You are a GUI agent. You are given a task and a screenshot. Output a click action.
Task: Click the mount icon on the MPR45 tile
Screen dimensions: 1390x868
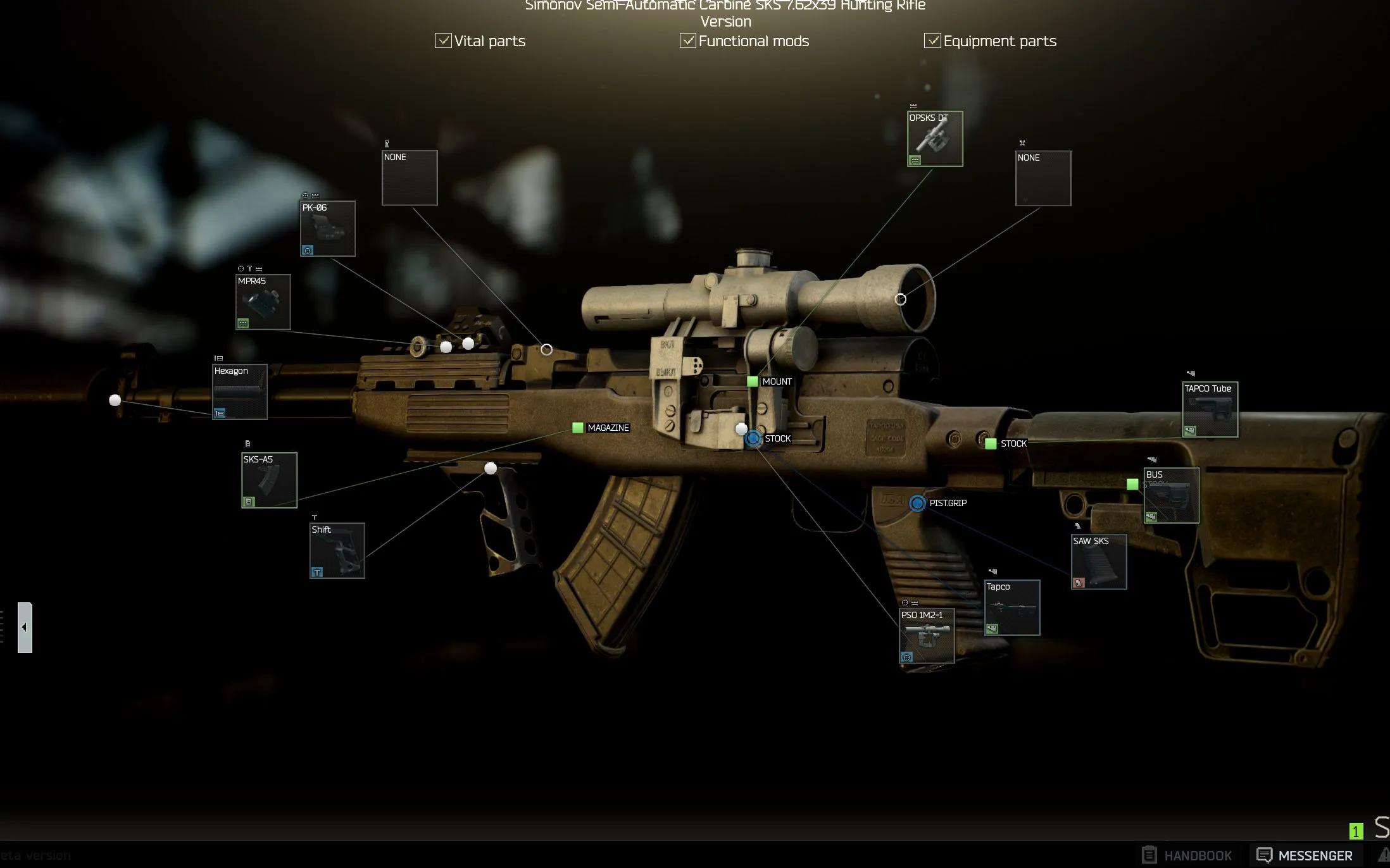(x=243, y=323)
